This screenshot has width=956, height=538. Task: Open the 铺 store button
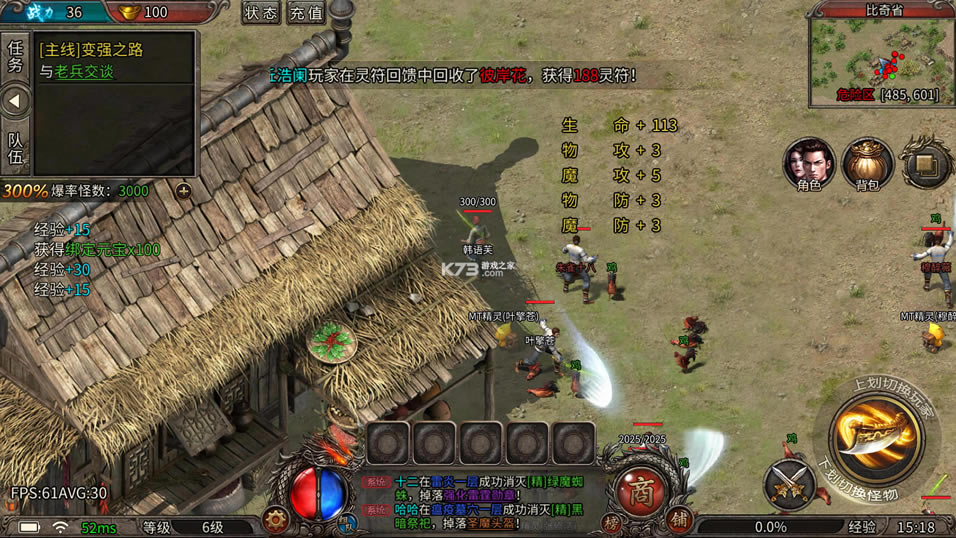(679, 520)
